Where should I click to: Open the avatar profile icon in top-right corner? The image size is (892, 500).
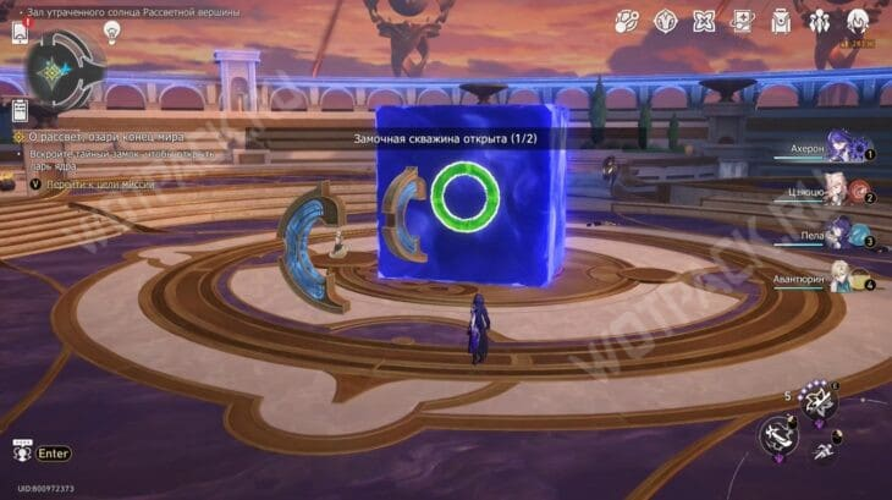click(x=858, y=21)
